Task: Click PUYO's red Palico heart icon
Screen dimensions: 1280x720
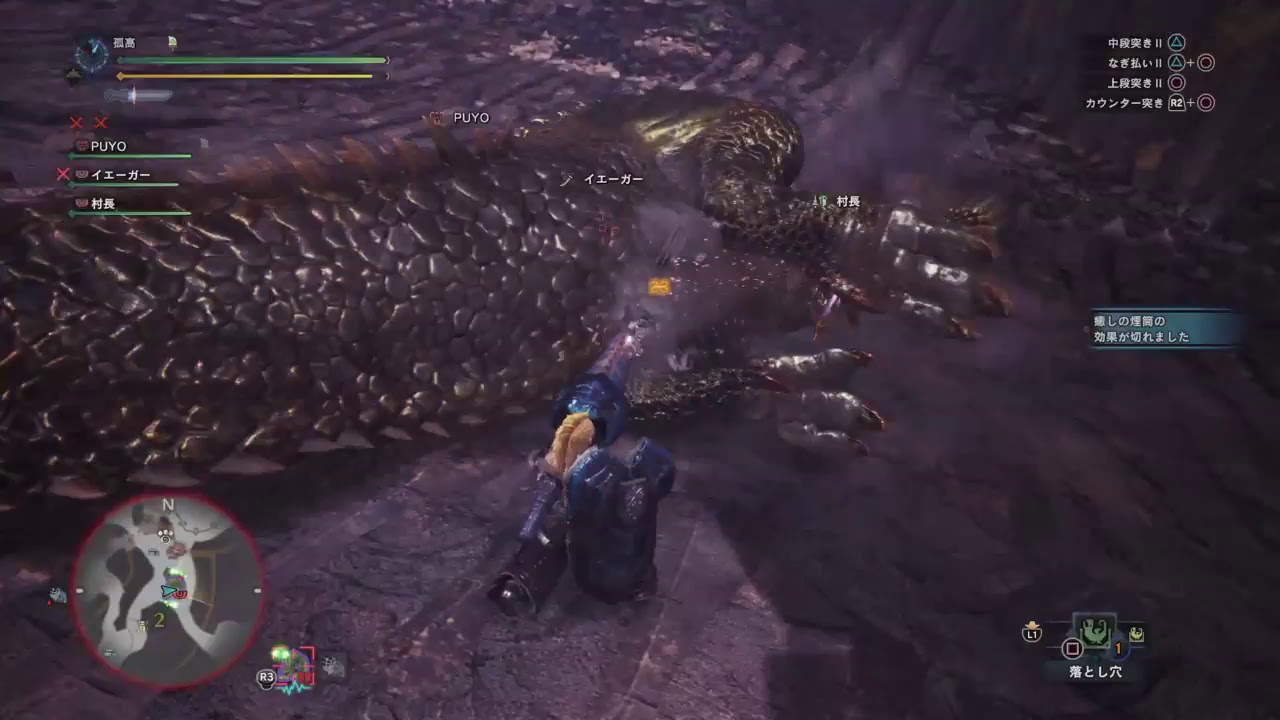Action: (x=82, y=146)
